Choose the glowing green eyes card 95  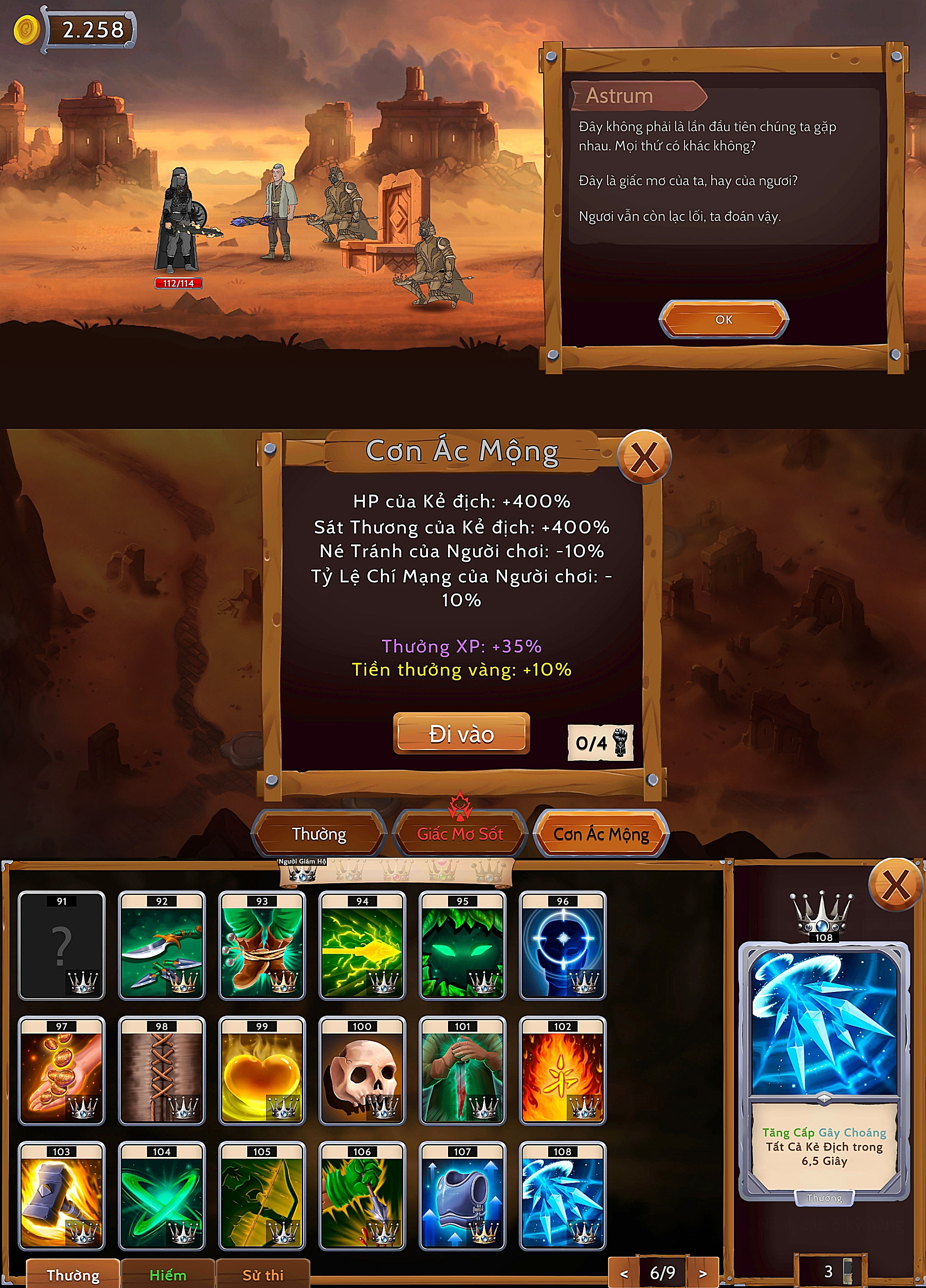(462, 945)
